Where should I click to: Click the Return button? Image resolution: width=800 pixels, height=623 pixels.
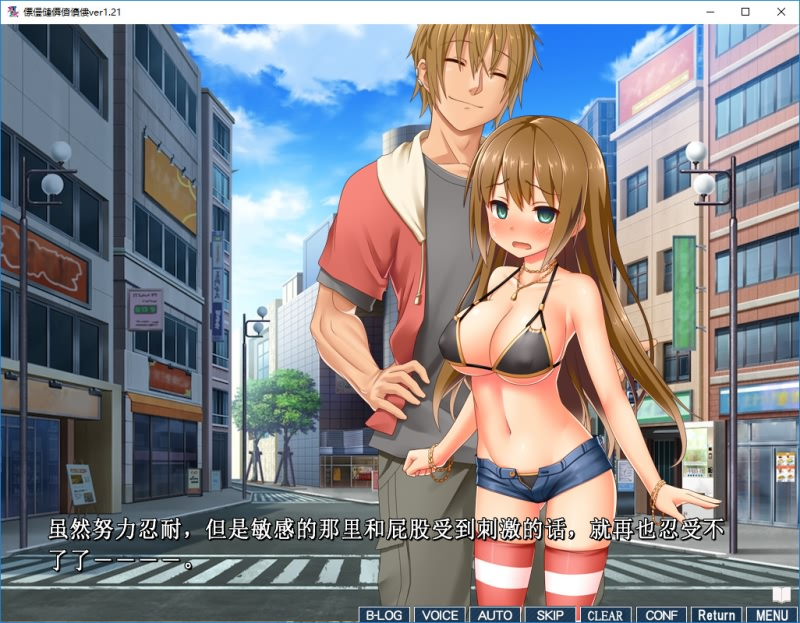click(716, 615)
